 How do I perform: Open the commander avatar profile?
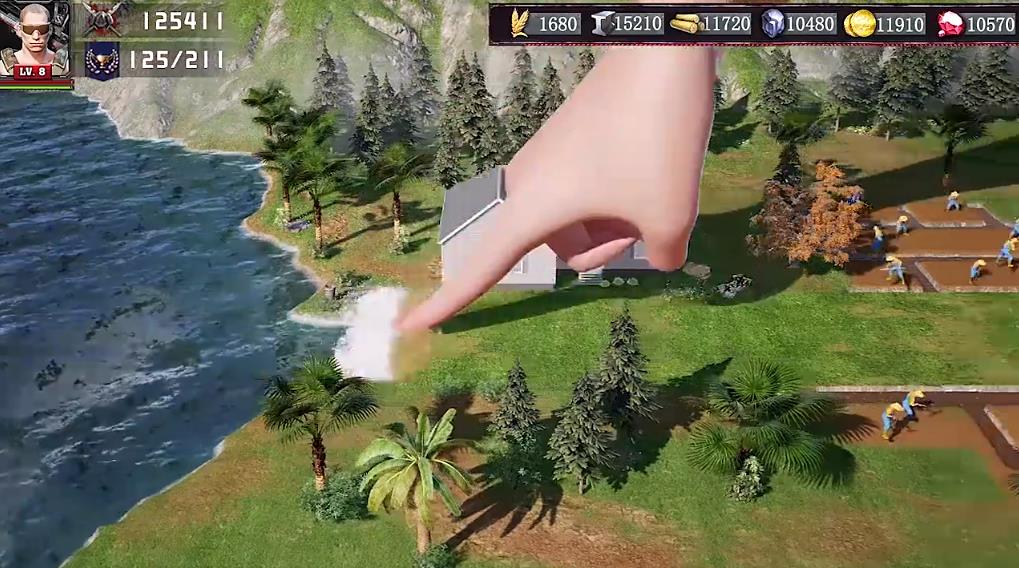point(36,38)
